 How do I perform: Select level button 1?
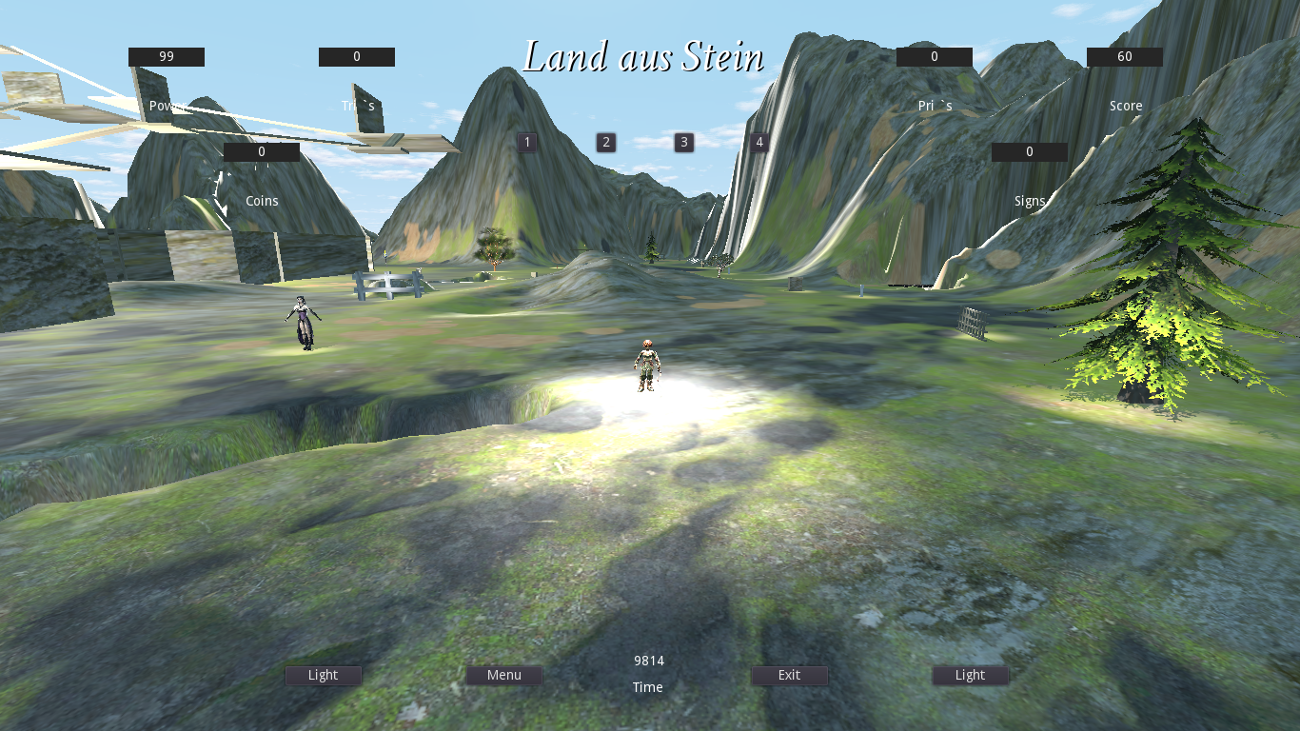[525, 142]
